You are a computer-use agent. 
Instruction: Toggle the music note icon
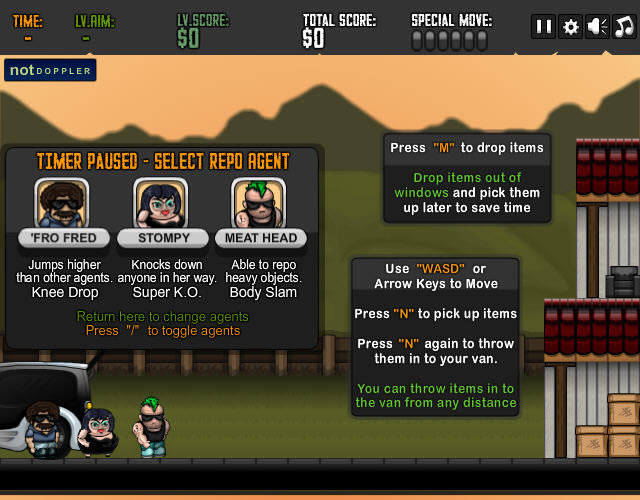pos(624,27)
